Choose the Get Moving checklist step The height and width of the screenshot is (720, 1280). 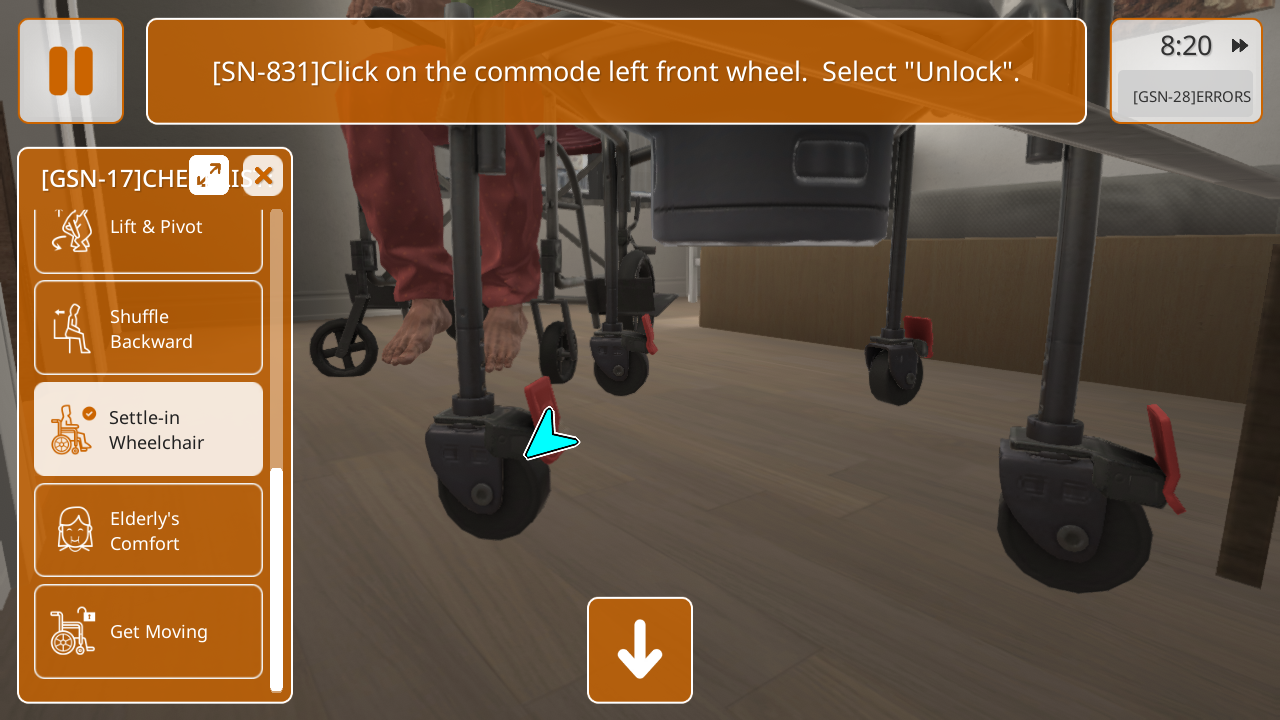pos(148,631)
